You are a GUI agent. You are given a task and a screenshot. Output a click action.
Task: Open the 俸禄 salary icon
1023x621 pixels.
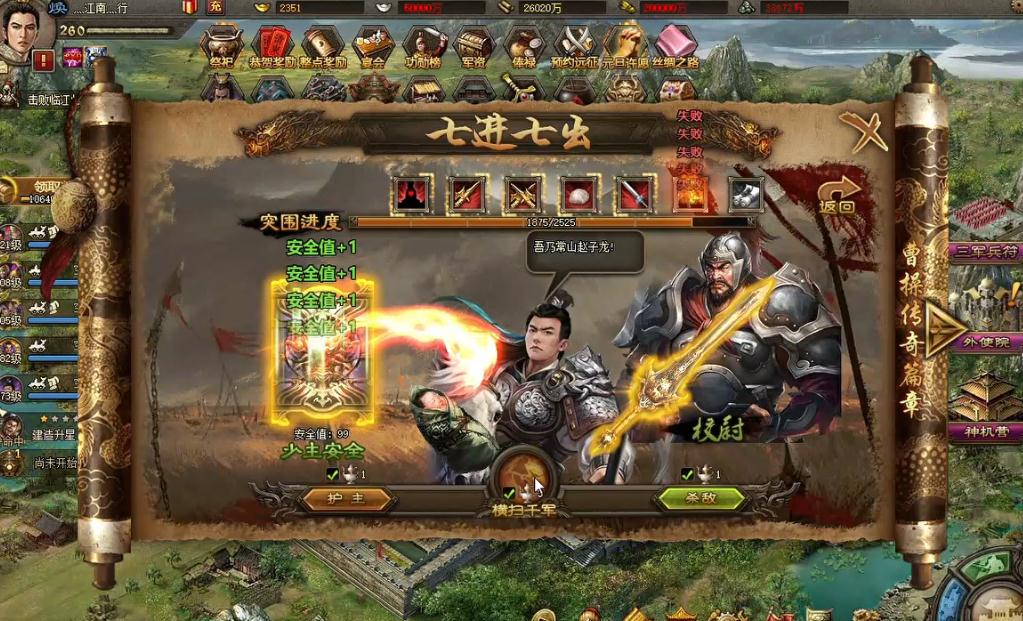tap(524, 46)
